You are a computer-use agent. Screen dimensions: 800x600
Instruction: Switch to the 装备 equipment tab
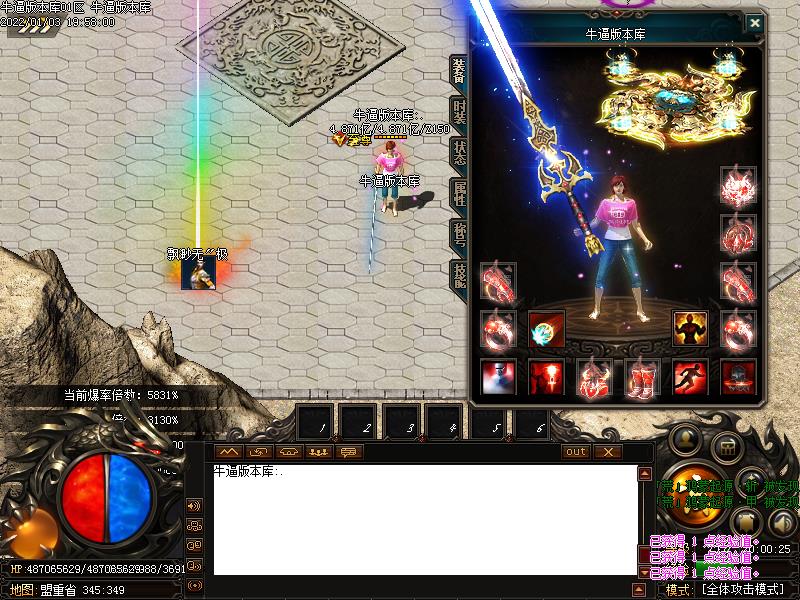(459, 72)
